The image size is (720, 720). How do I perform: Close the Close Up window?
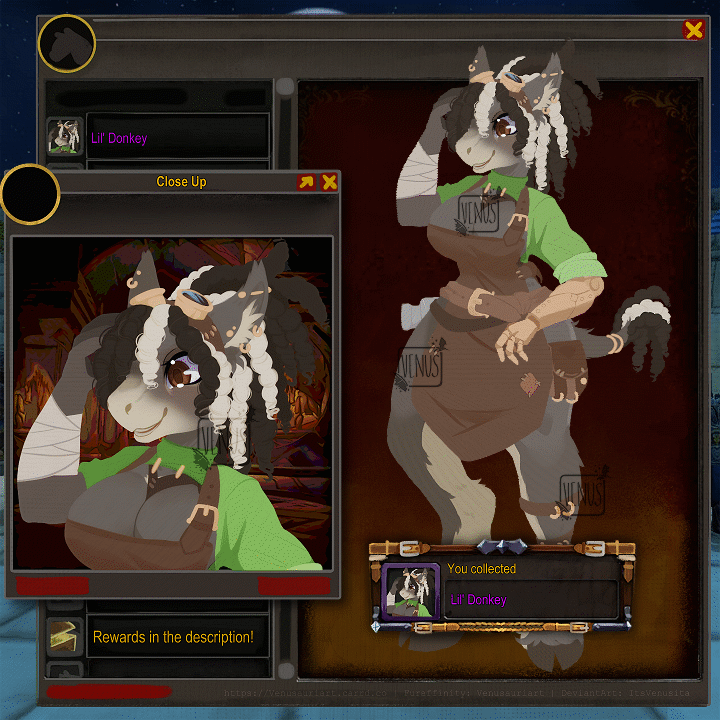329,182
